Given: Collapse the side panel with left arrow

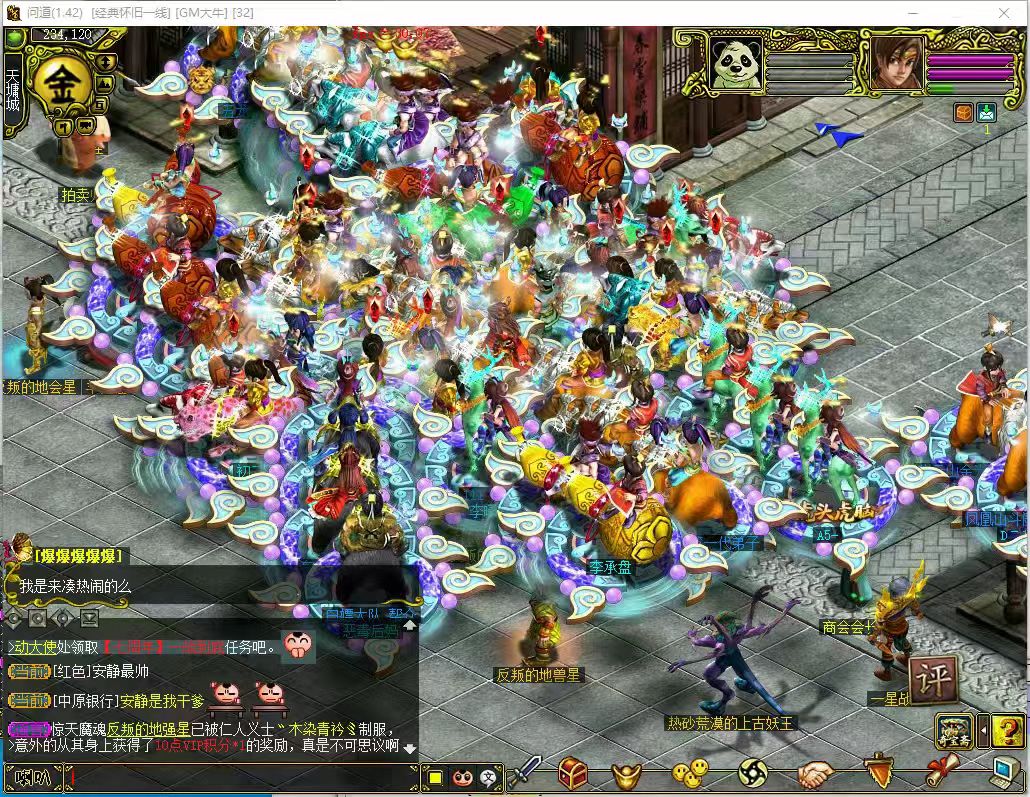Looking at the screenshot, I should click(x=982, y=731).
